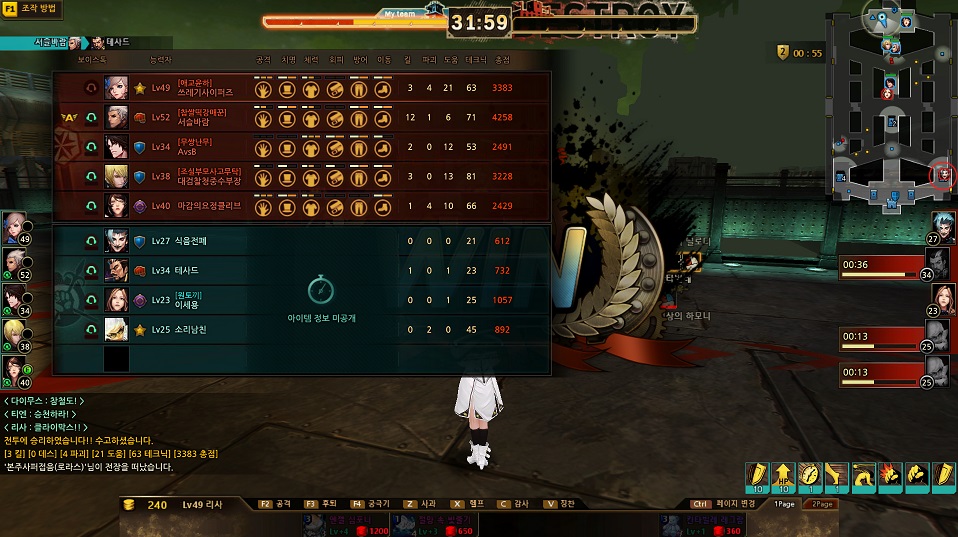Click the gold coin stack icon

point(130,505)
